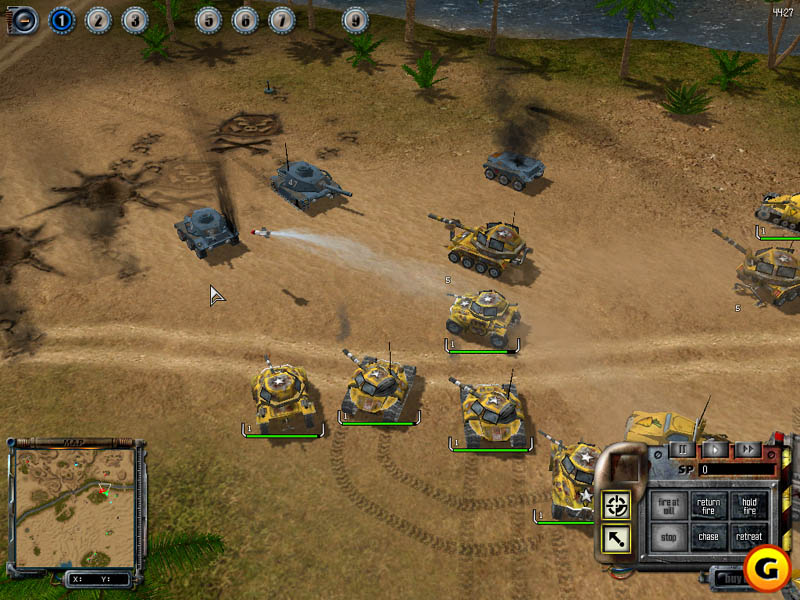
Task: Pause the game with the pause button
Action: [679, 450]
